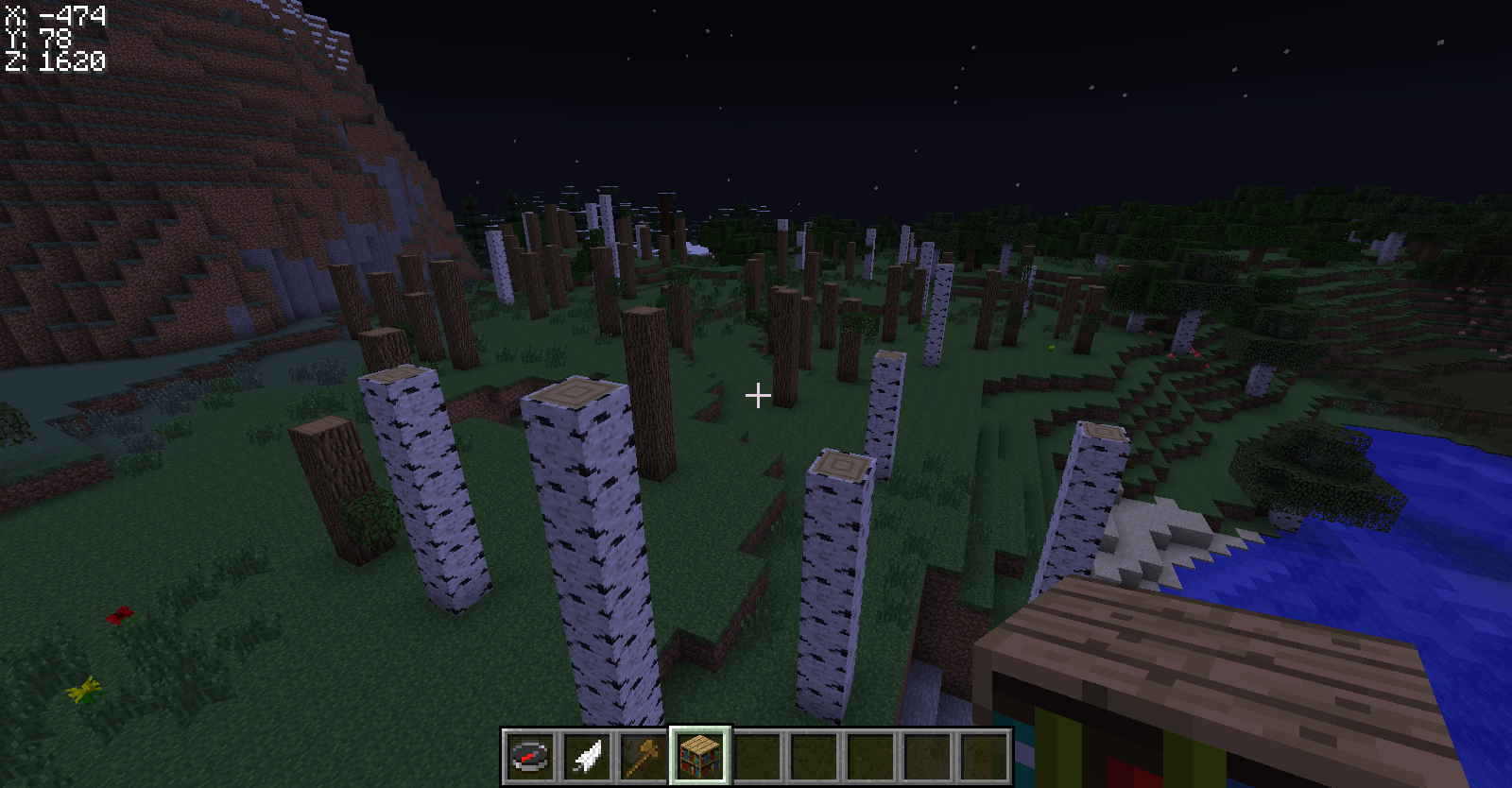Switch to the wooden axe slot
1512x788 pixels.
tap(644, 756)
